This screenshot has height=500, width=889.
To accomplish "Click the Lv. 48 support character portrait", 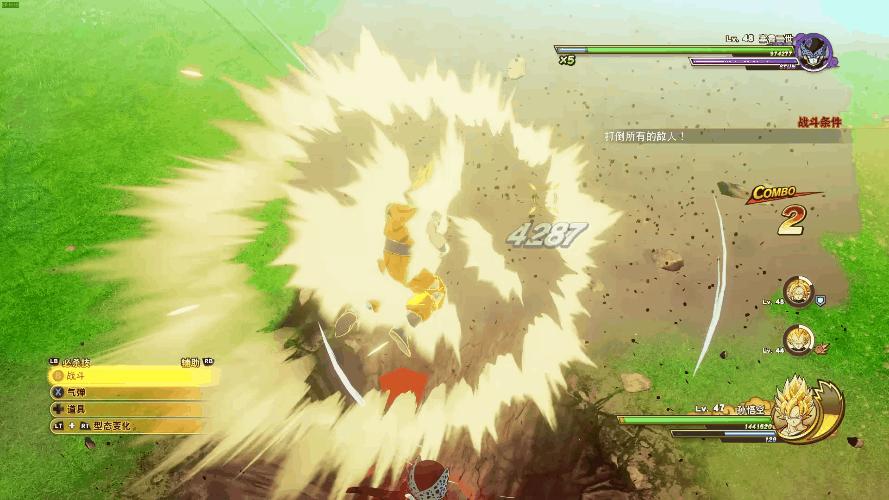I will [x=798, y=291].
